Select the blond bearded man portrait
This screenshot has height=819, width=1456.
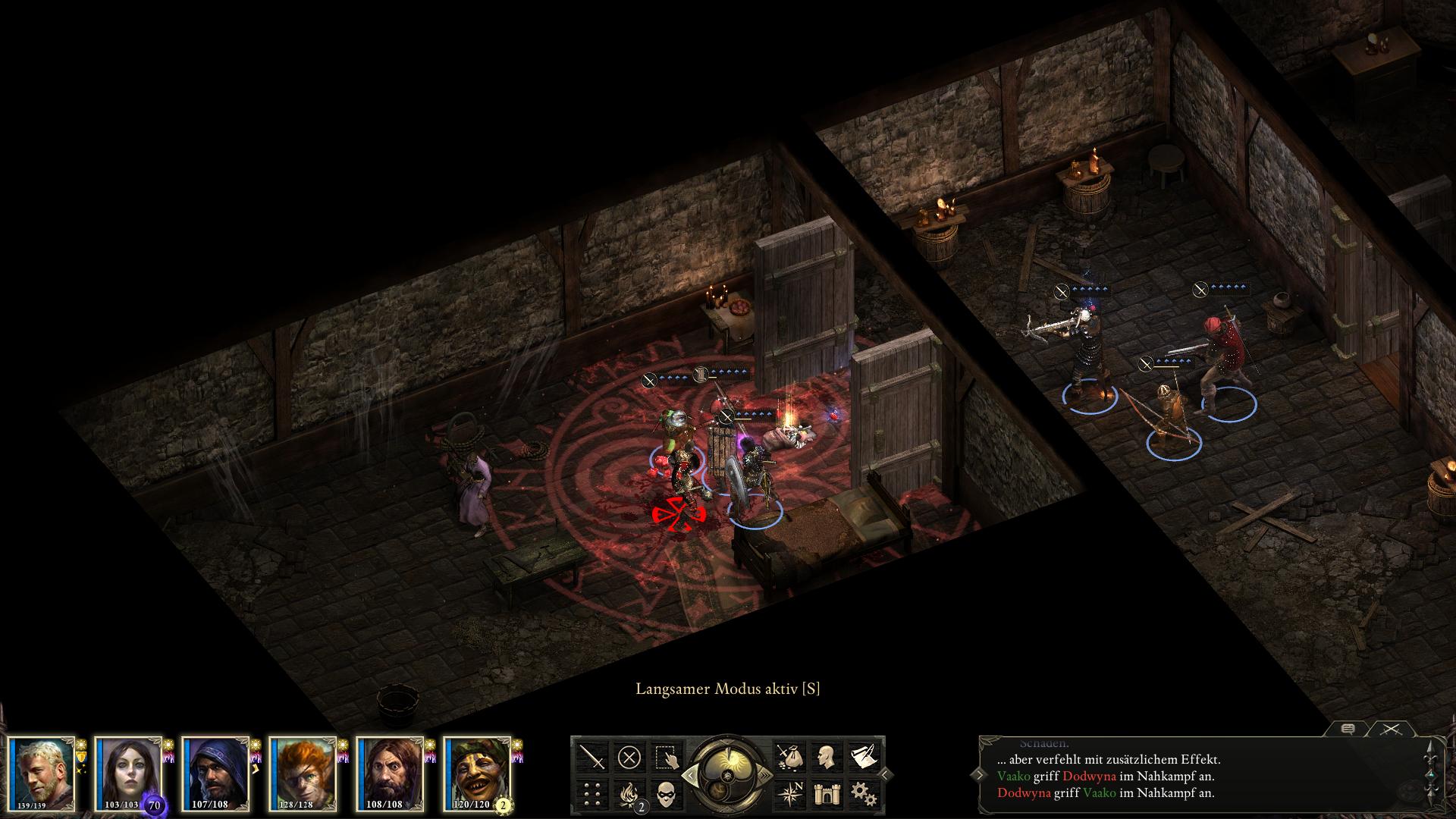[x=42, y=773]
